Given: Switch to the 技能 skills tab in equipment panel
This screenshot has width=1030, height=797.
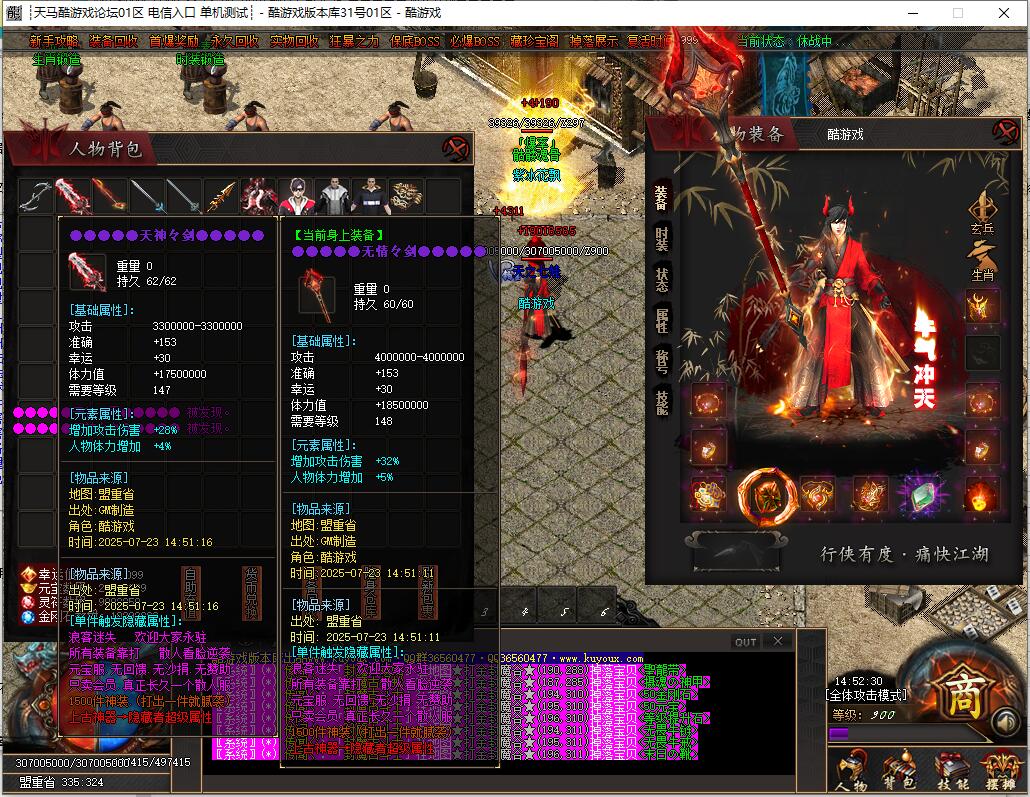Looking at the screenshot, I should point(662,402).
